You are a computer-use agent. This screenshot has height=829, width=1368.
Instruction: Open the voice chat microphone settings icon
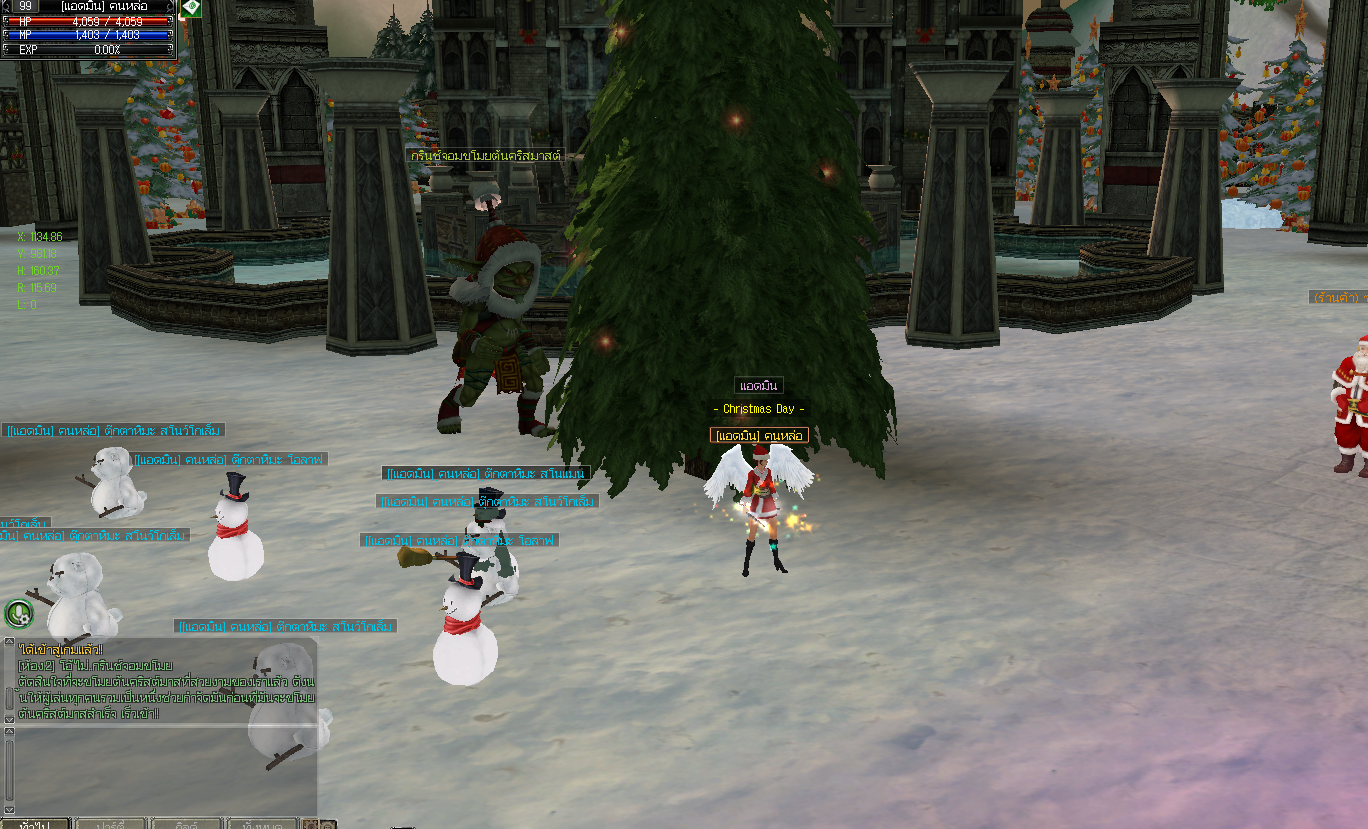(x=19, y=613)
